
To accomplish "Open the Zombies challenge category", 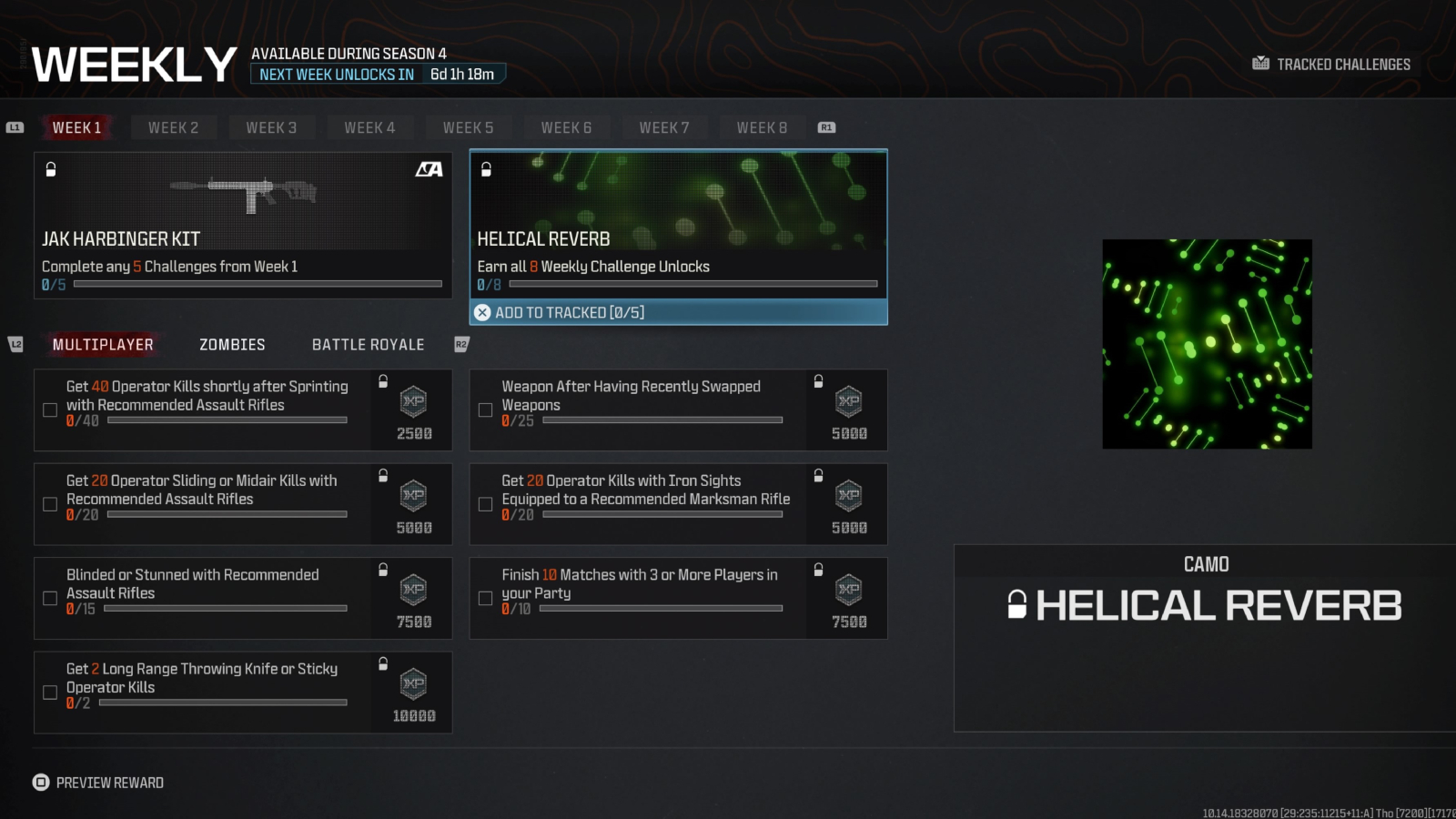I will coord(231,344).
